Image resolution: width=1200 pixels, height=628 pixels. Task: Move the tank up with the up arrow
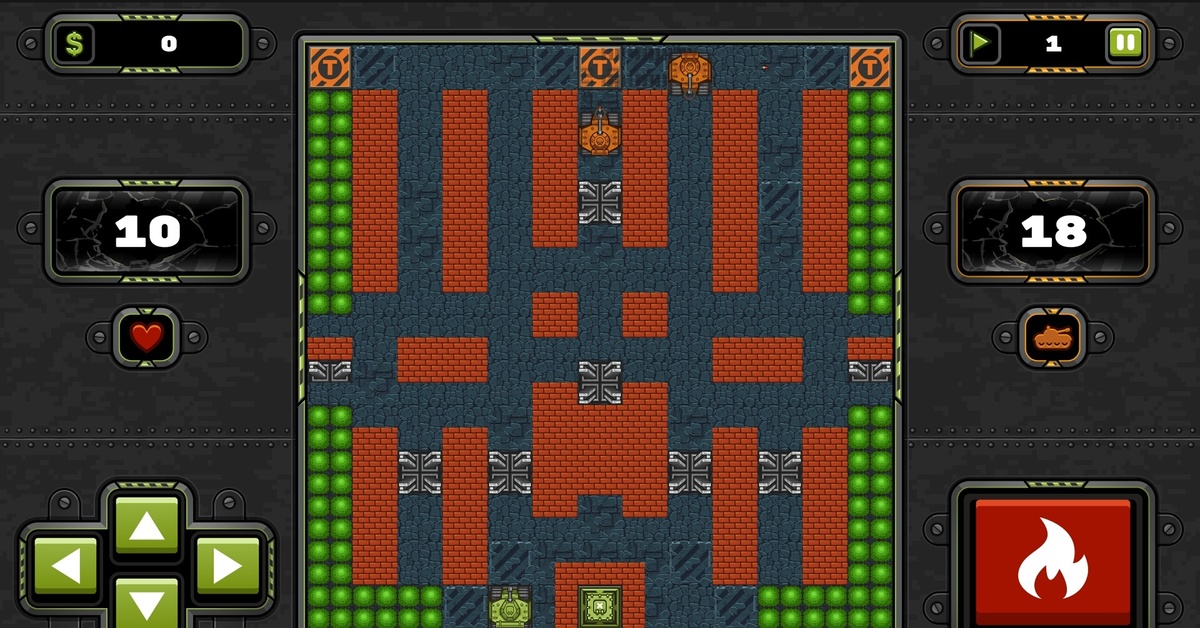[146, 525]
